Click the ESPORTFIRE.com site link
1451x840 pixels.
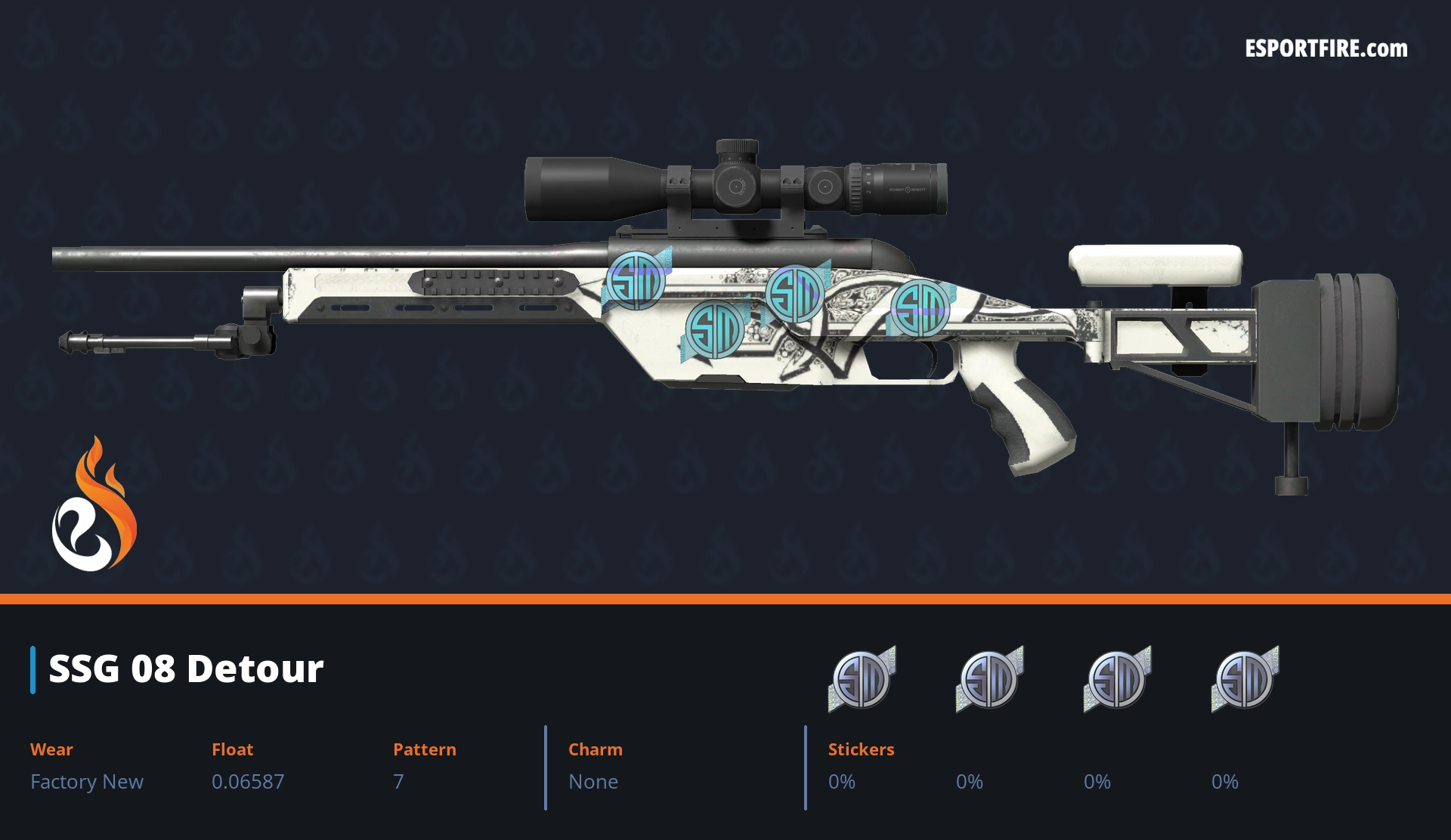(x=1326, y=49)
